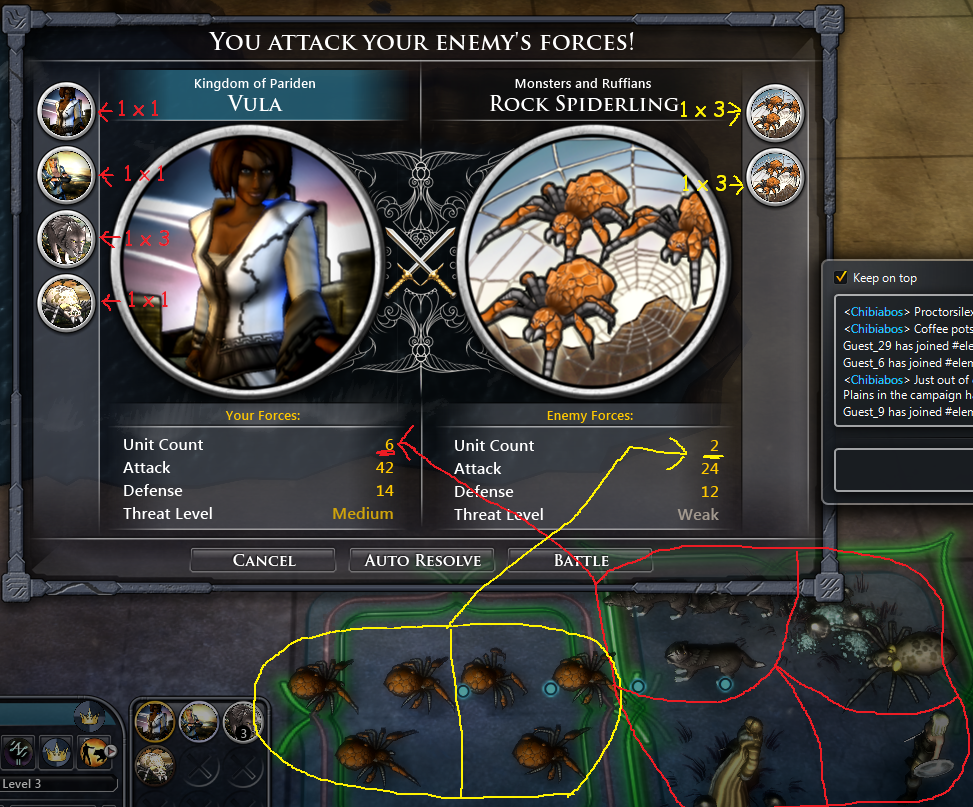Select the blonde warrior in the bottom army panel

tap(198, 721)
